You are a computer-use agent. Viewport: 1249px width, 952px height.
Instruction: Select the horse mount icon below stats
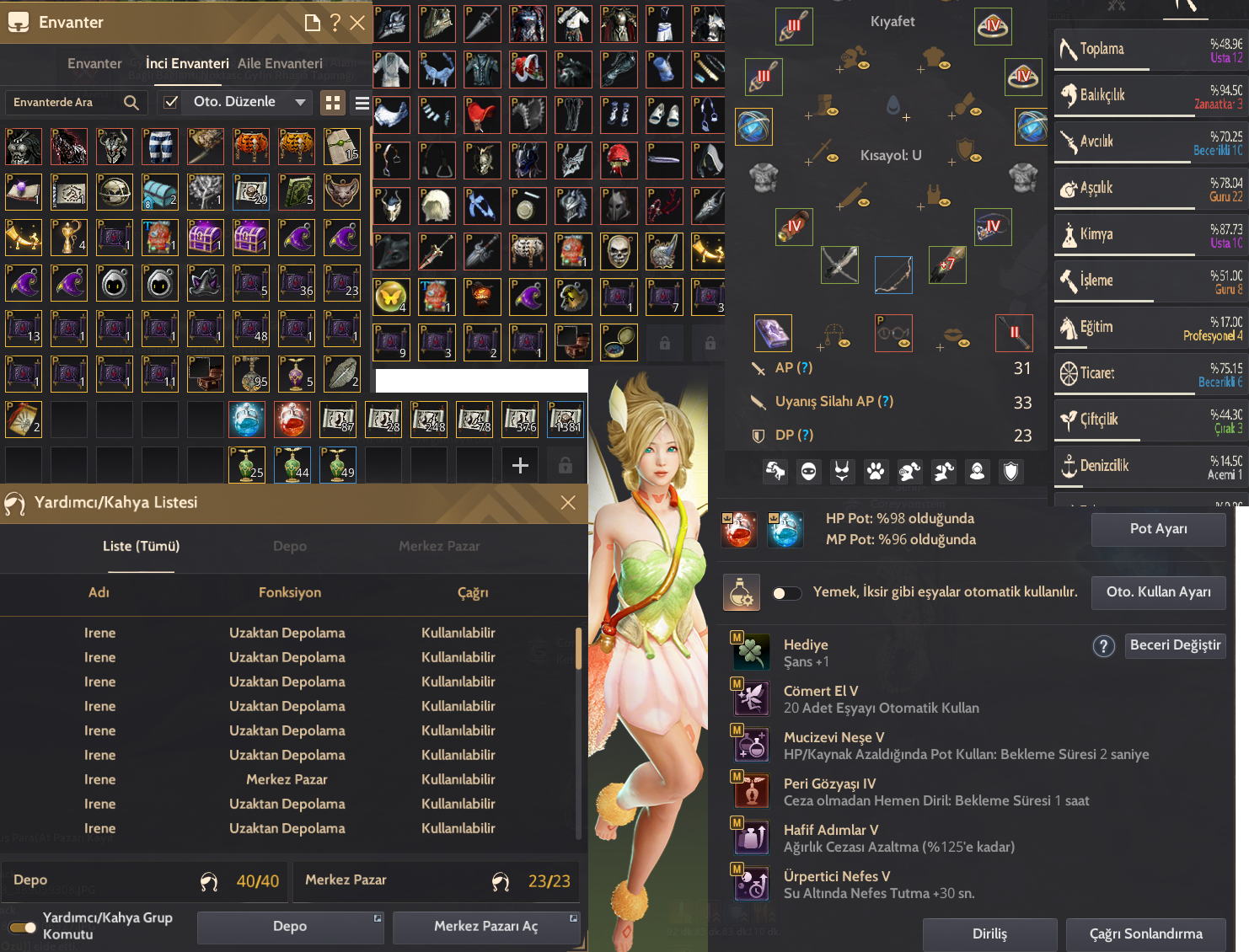(x=775, y=472)
